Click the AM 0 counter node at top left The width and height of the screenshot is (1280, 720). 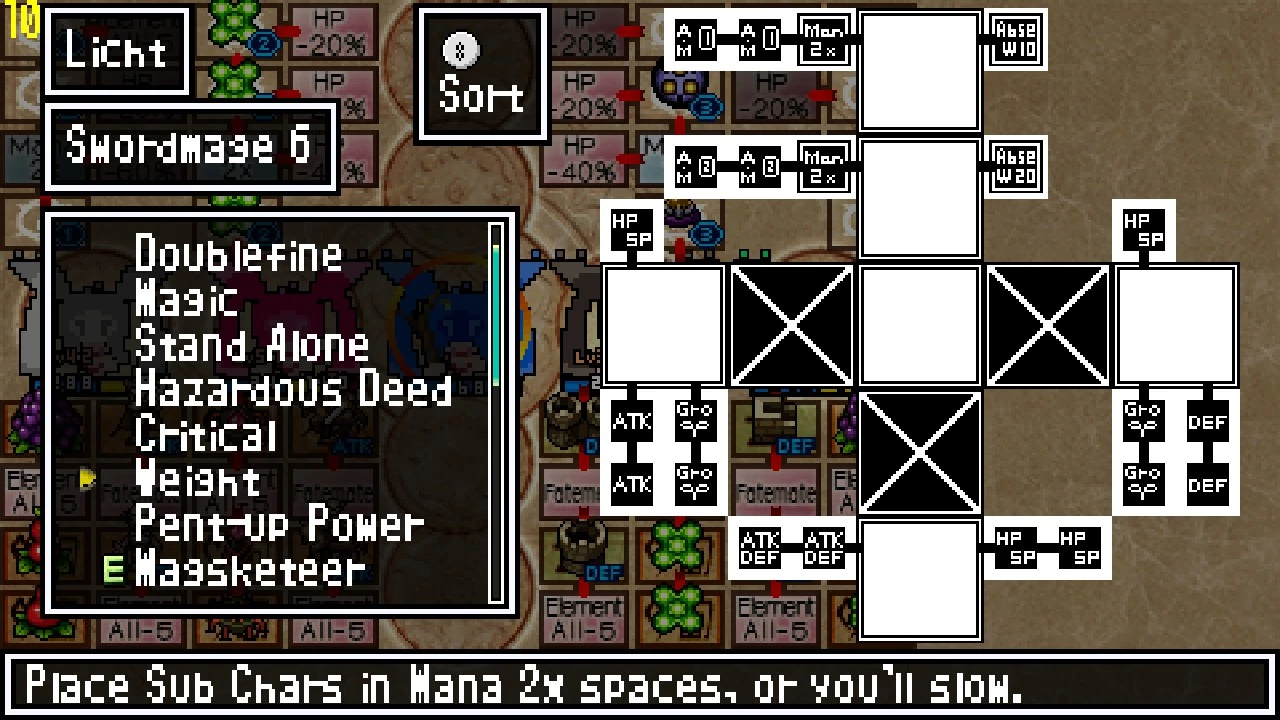pyautogui.click(x=694, y=39)
